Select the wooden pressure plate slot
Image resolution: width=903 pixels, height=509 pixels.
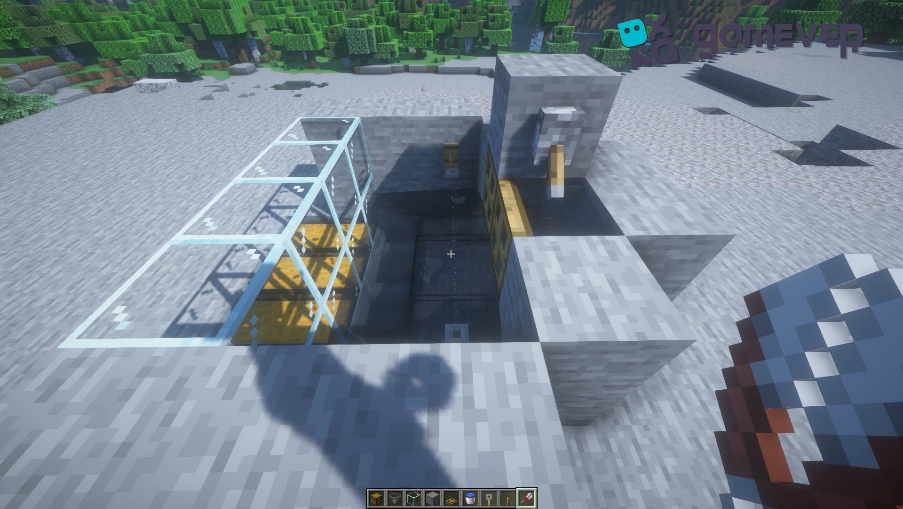tap(452, 498)
